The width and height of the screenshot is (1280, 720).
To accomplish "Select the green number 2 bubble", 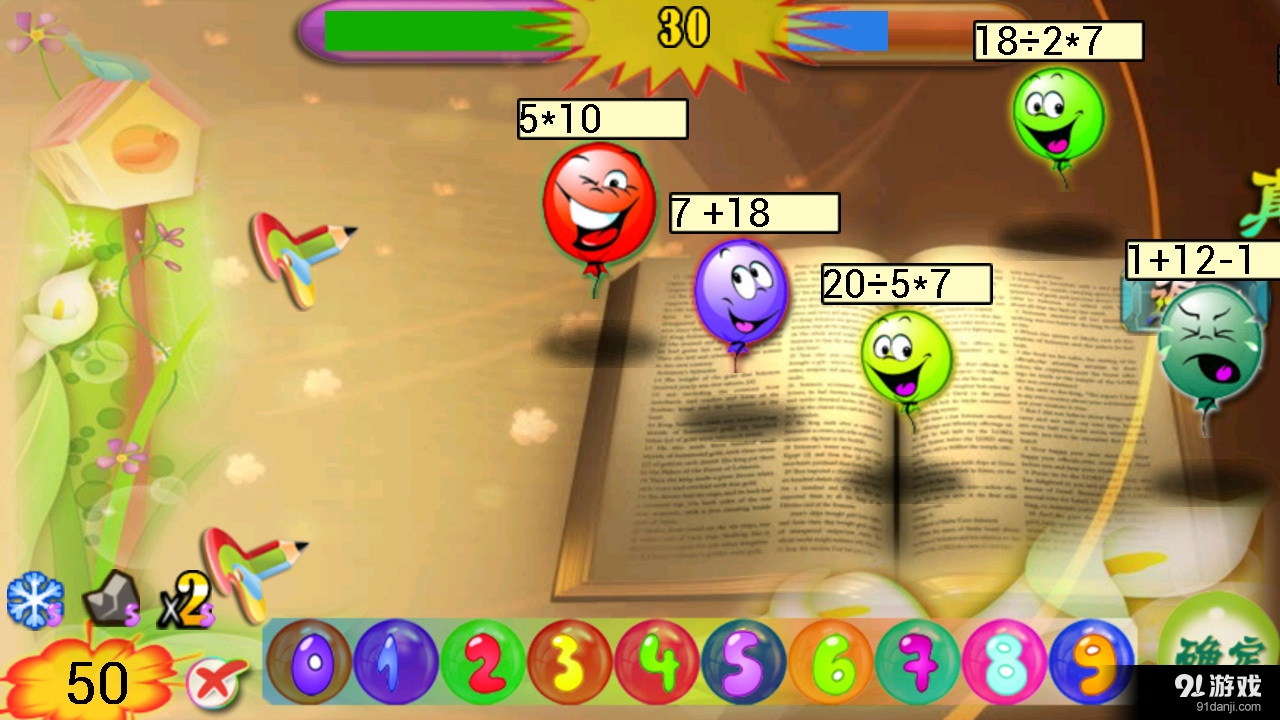I will 483,662.
